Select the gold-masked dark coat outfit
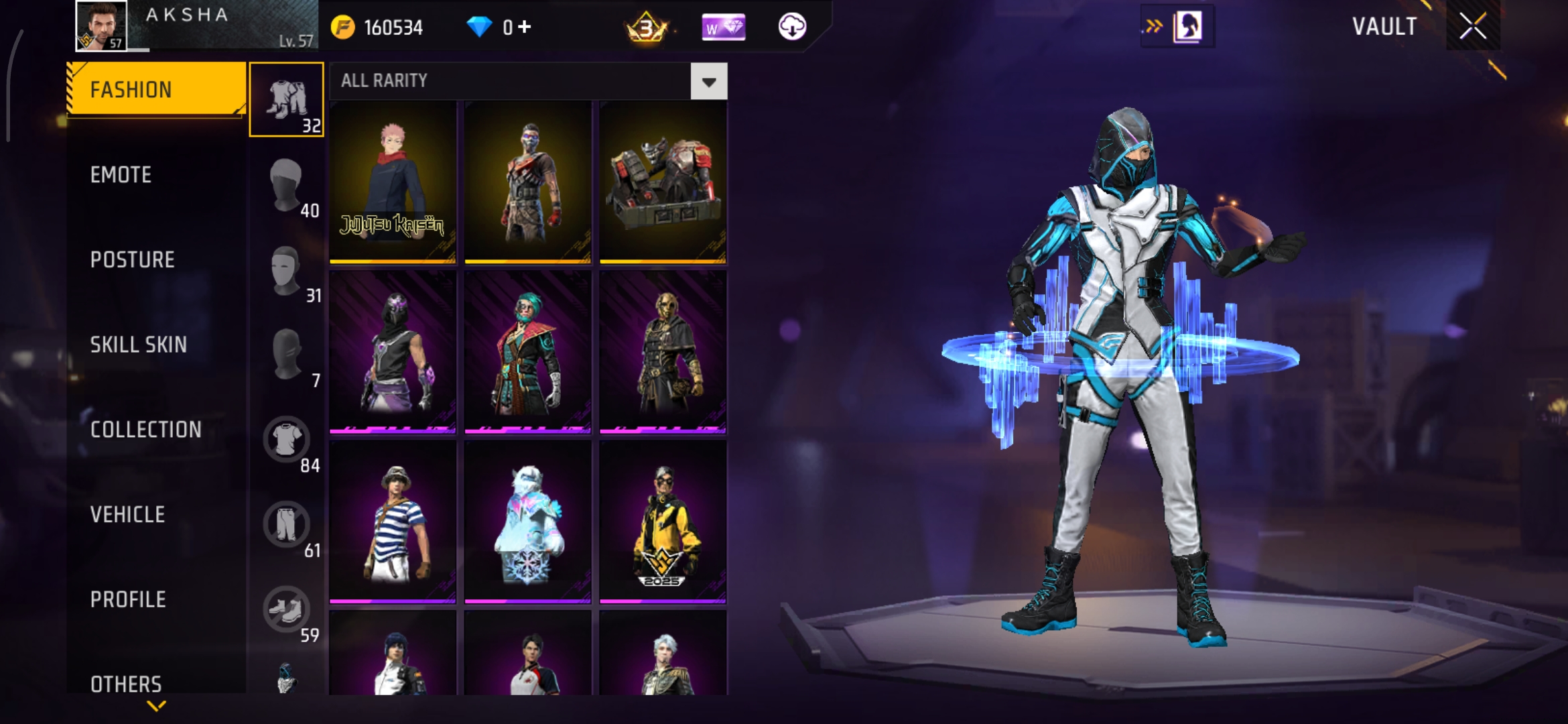Screen dimensions: 1568x724 [663, 352]
